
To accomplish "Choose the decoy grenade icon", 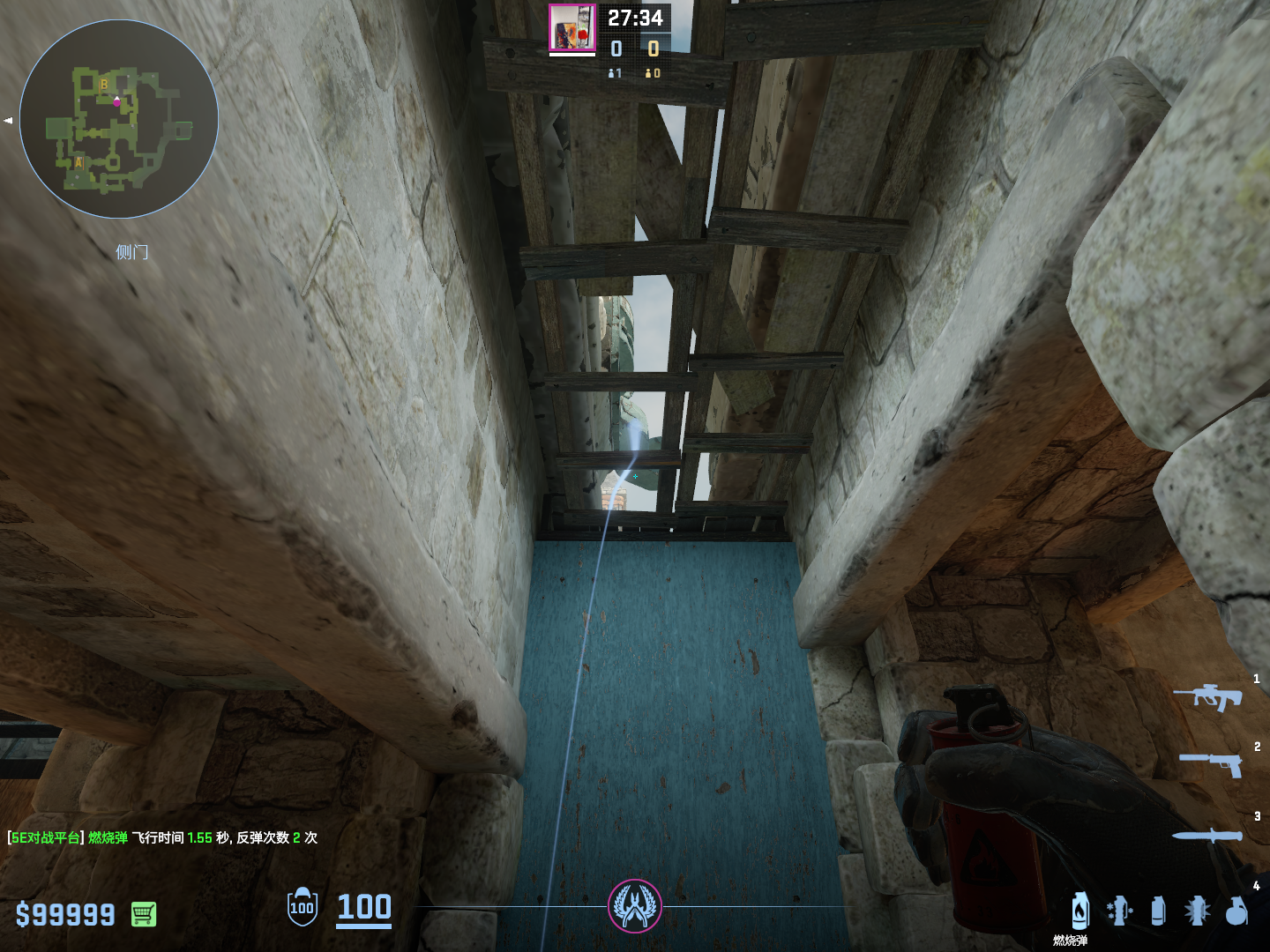I will click(1119, 911).
